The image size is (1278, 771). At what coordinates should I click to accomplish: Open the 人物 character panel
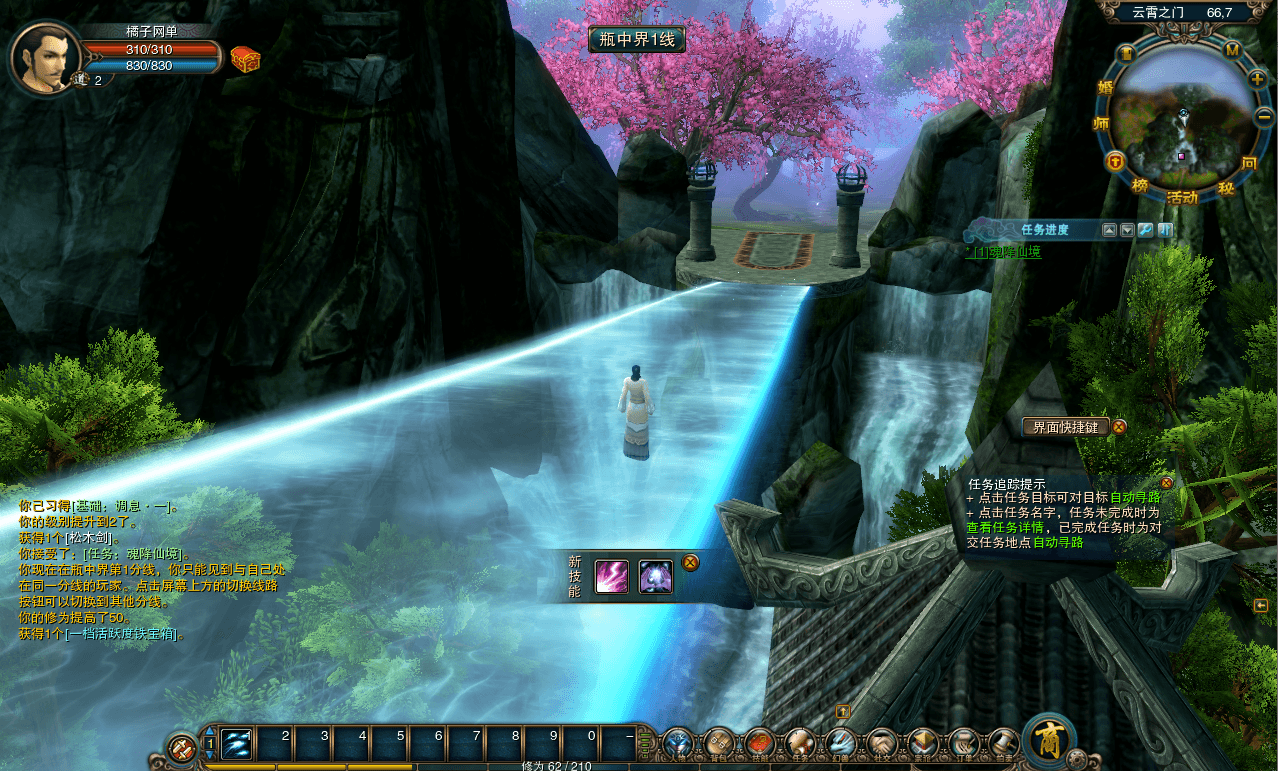coord(678,744)
